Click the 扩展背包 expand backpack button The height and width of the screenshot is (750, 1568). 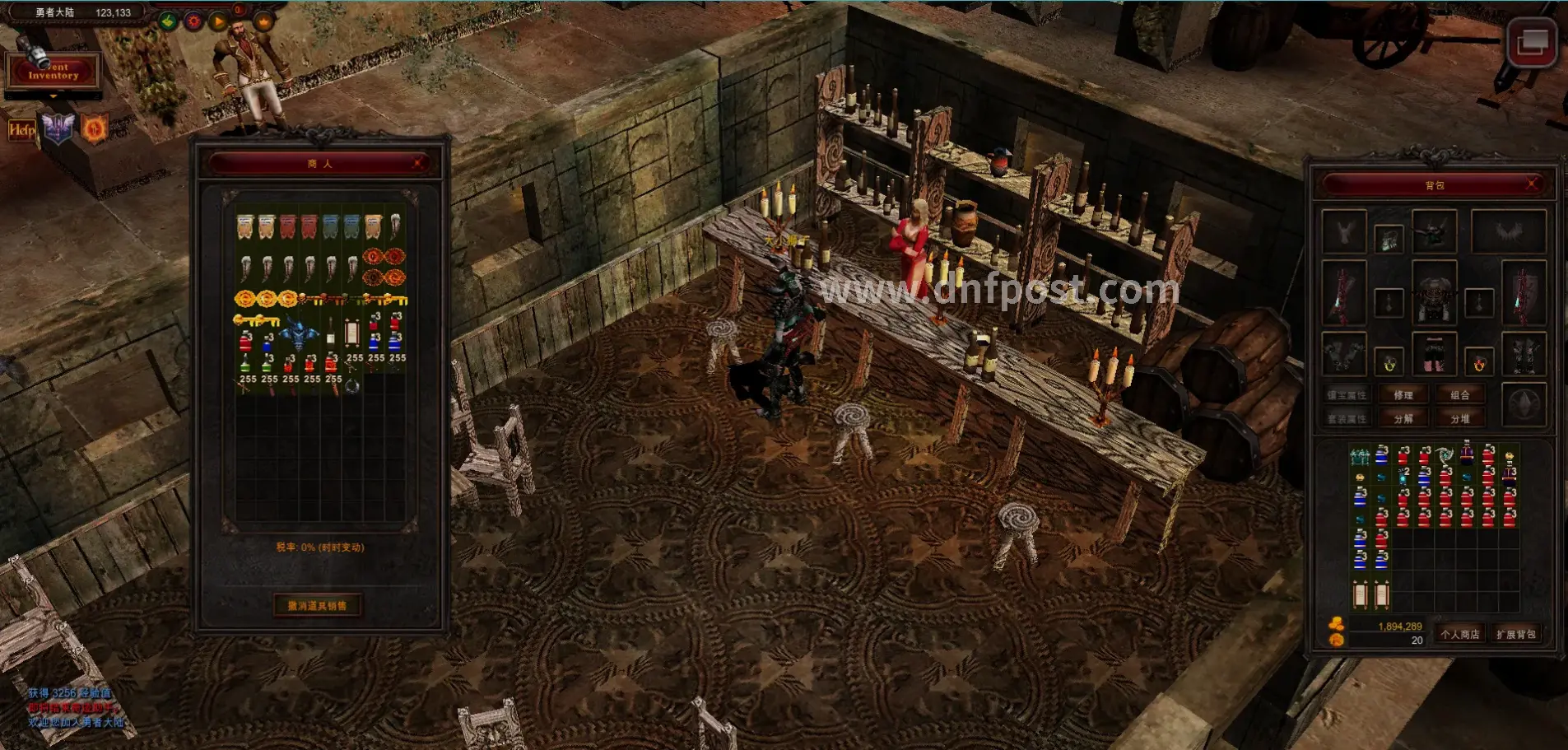point(1515,634)
